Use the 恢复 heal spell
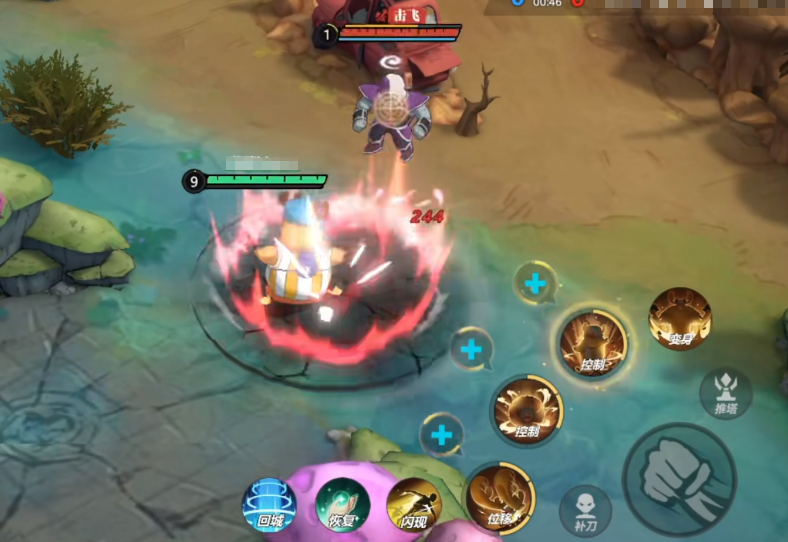The height and width of the screenshot is (542, 788). pos(342,505)
